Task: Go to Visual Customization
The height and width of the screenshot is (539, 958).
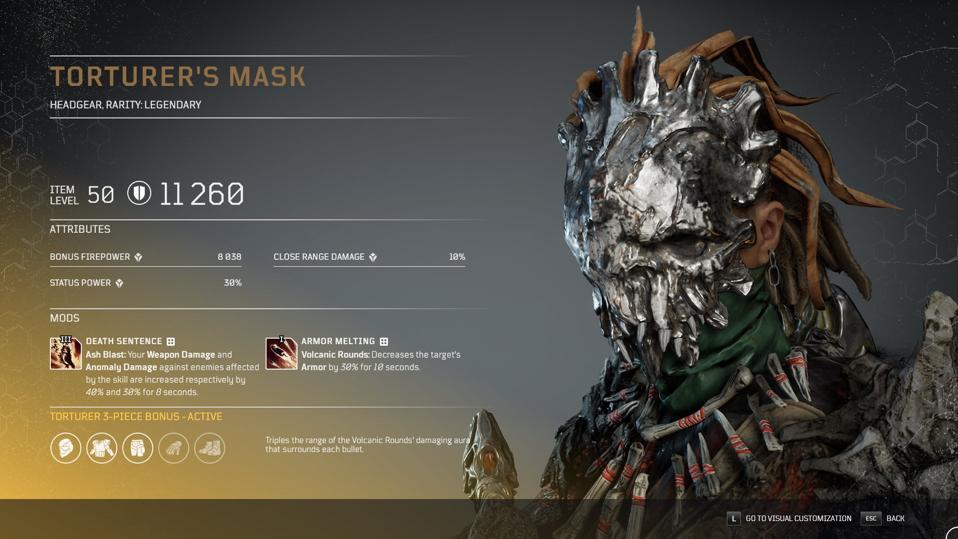Action: pos(789,518)
